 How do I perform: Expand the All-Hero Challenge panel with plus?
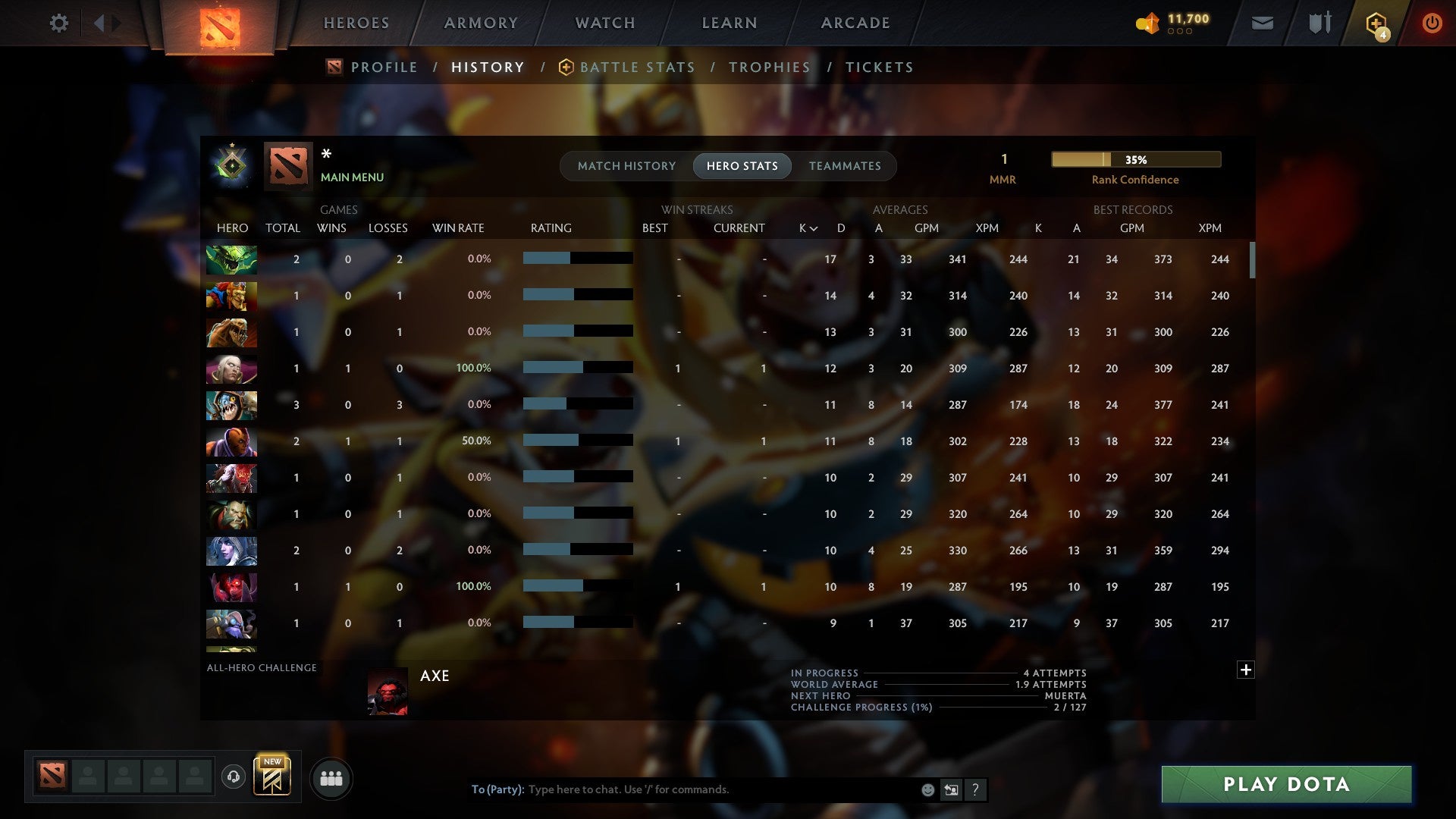[1246, 670]
